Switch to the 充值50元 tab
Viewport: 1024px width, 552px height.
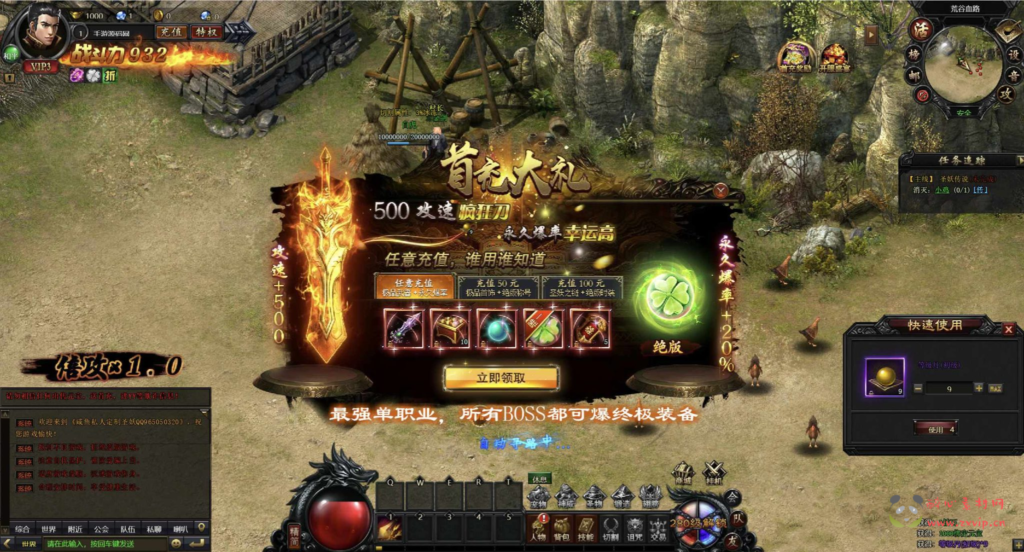[x=498, y=287]
